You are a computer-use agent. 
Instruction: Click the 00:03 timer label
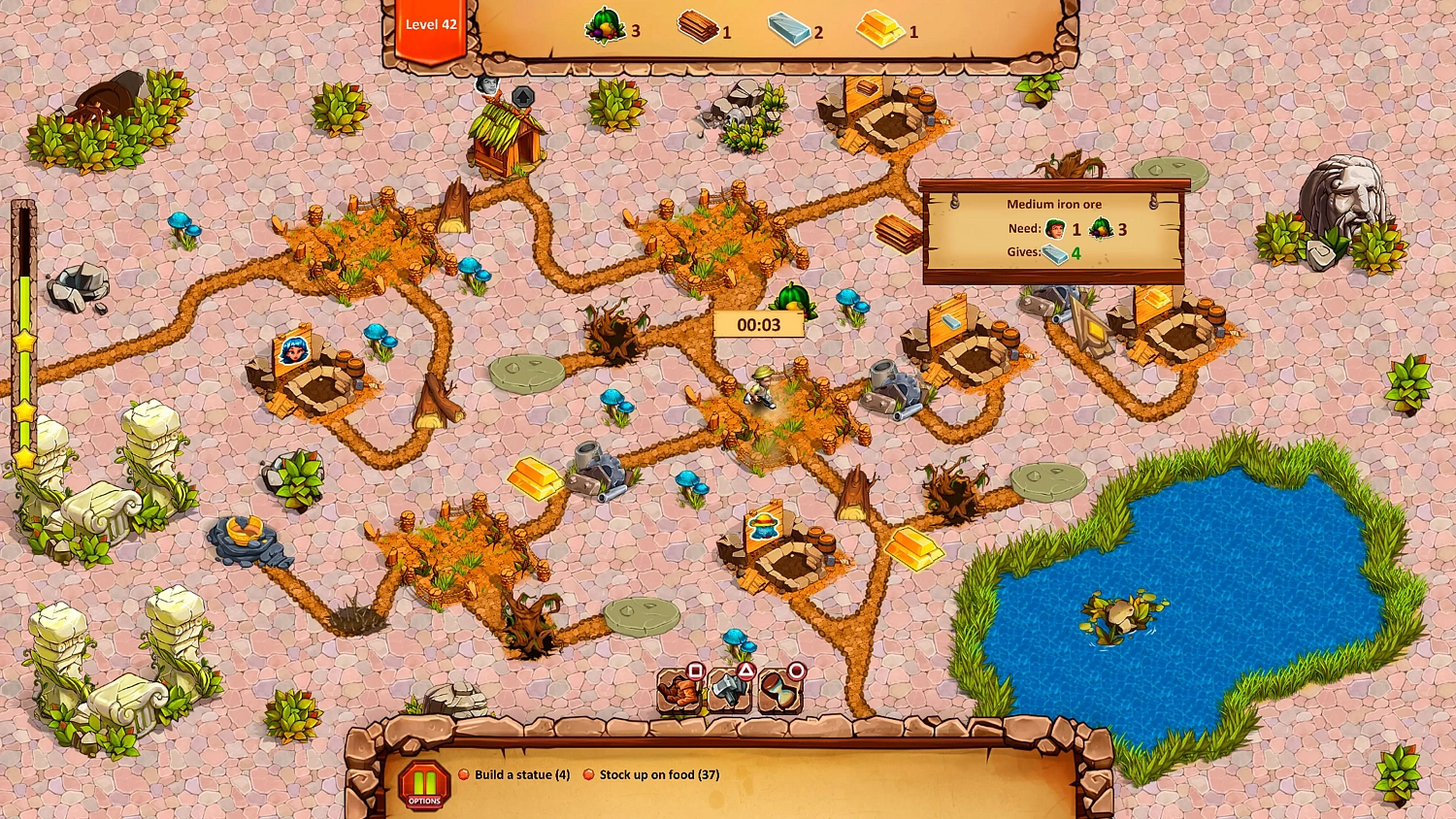click(760, 324)
